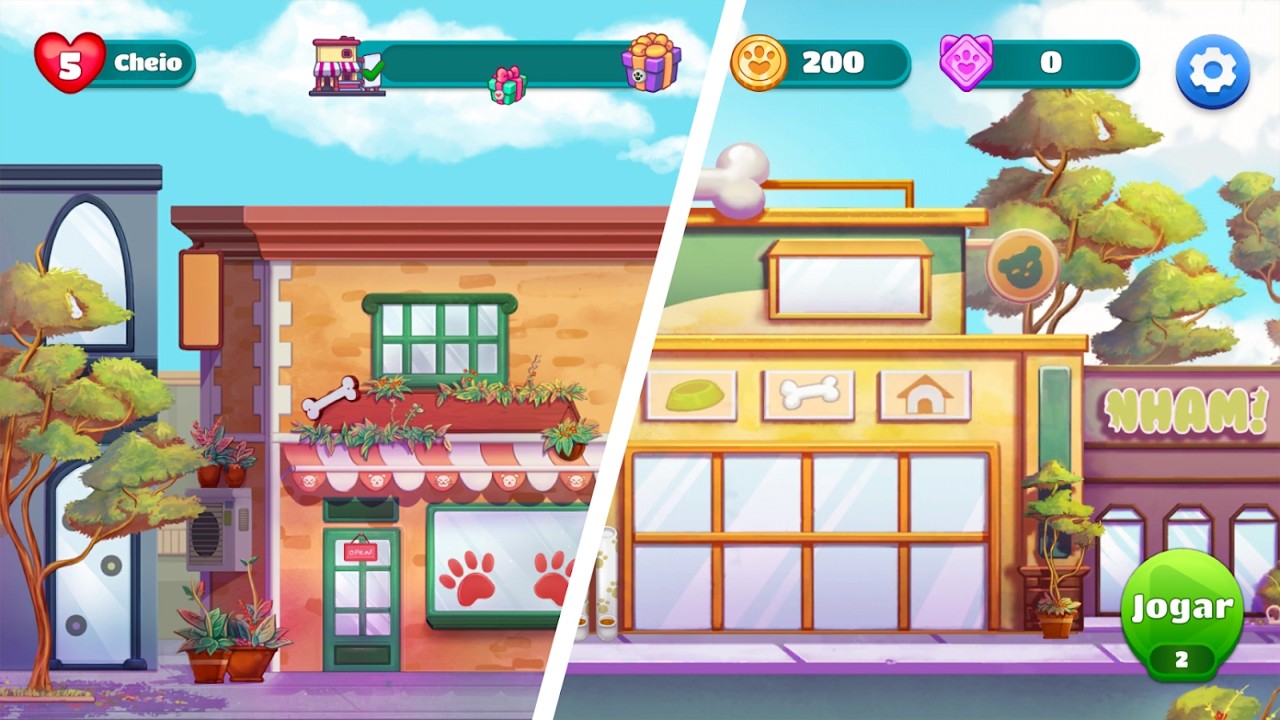
Task: Open the large purple gift reward box
Action: tap(651, 62)
